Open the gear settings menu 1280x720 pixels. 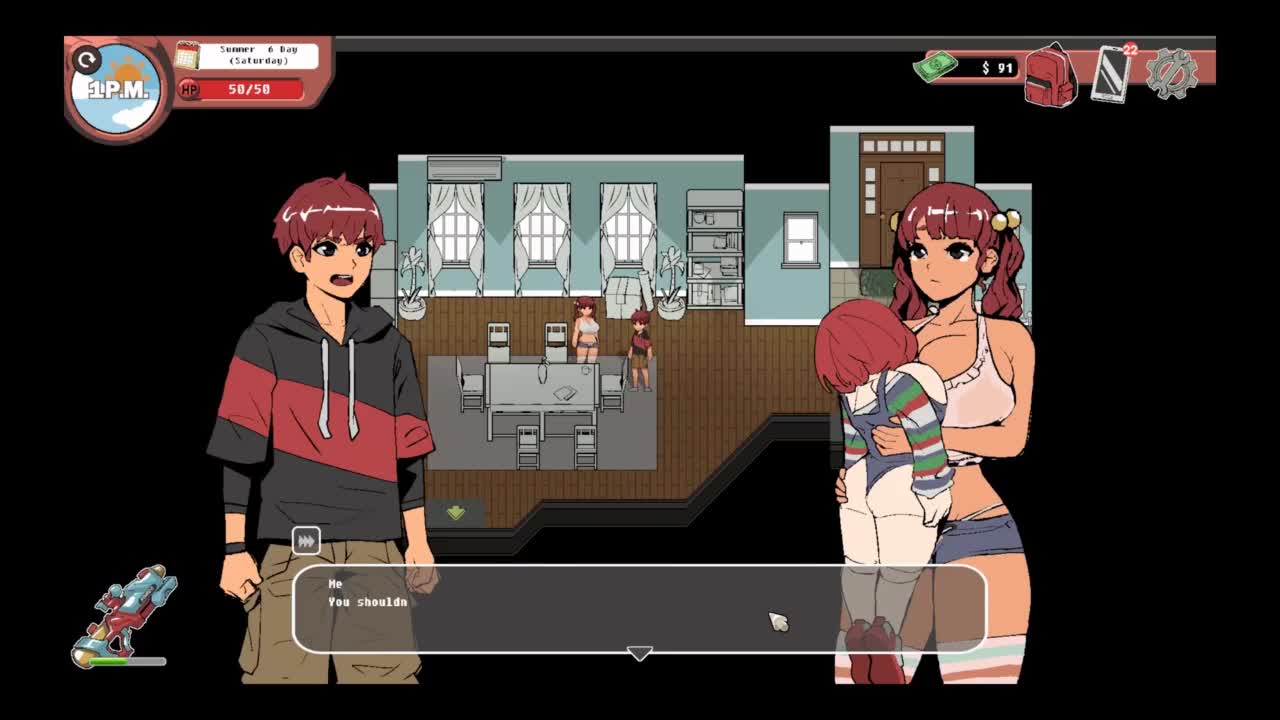point(1171,73)
